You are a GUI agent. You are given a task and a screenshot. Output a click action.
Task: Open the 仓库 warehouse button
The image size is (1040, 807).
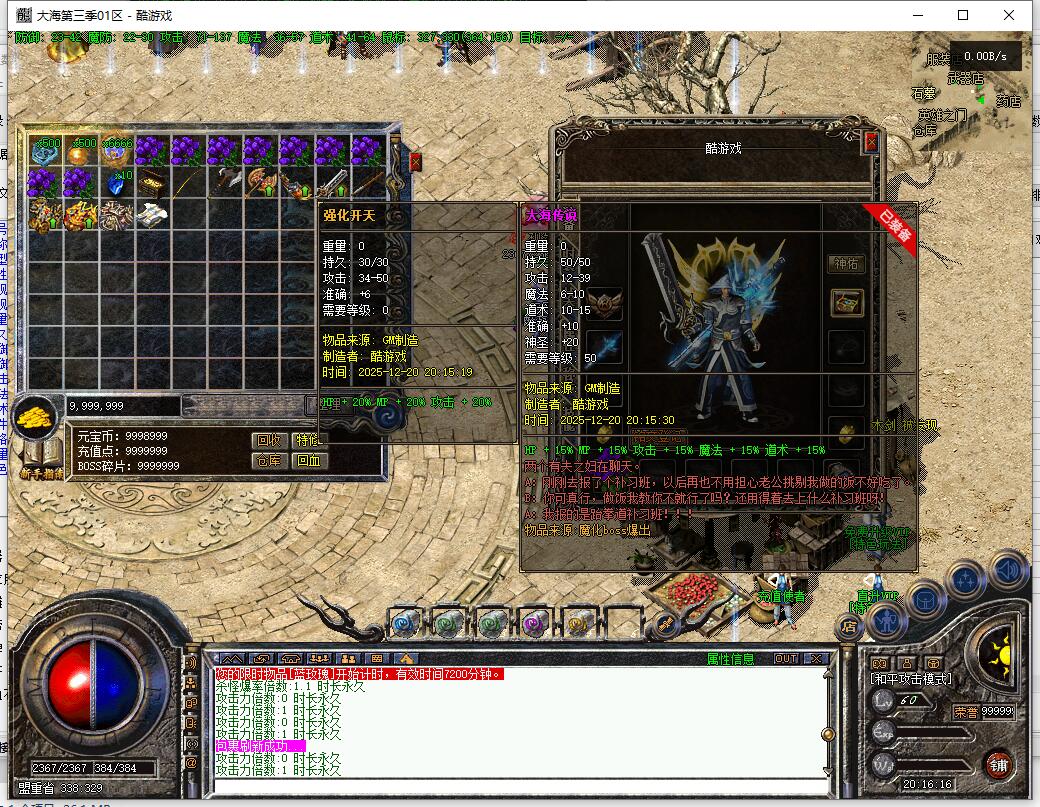click(268, 460)
